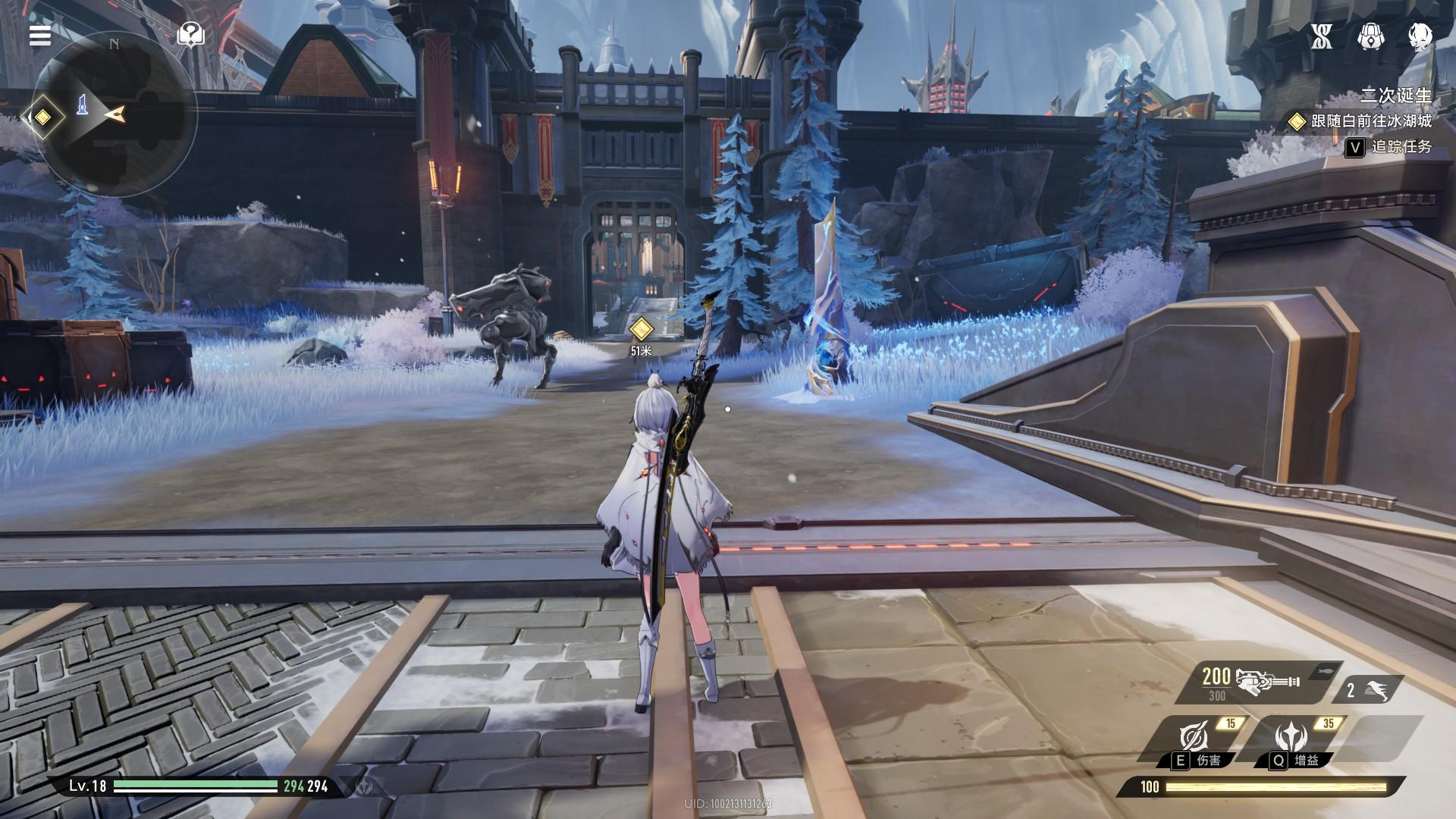Open the character portrait menu
The width and height of the screenshot is (1456, 819).
(x=1420, y=36)
